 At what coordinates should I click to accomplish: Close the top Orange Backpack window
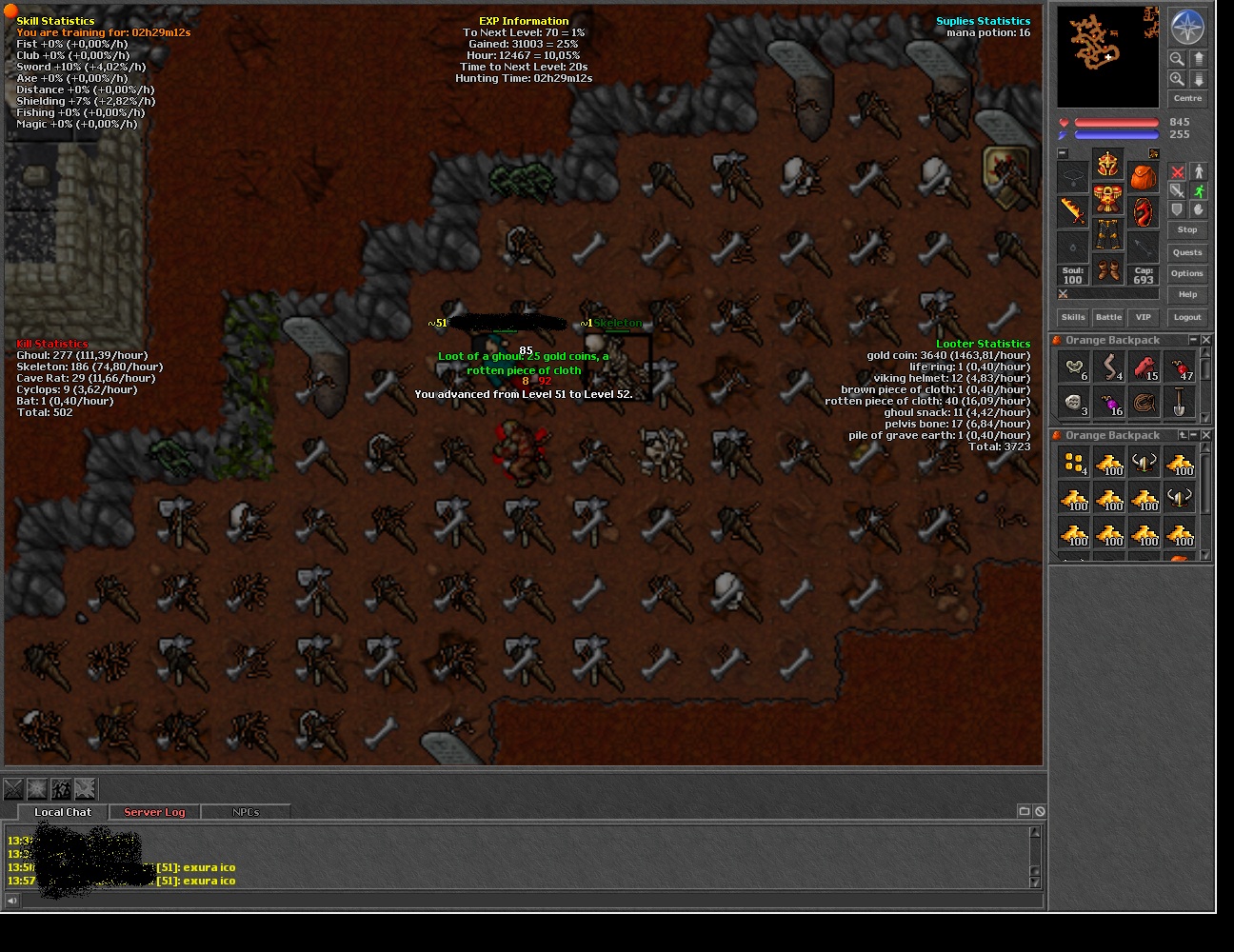[x=1206, y=340]
